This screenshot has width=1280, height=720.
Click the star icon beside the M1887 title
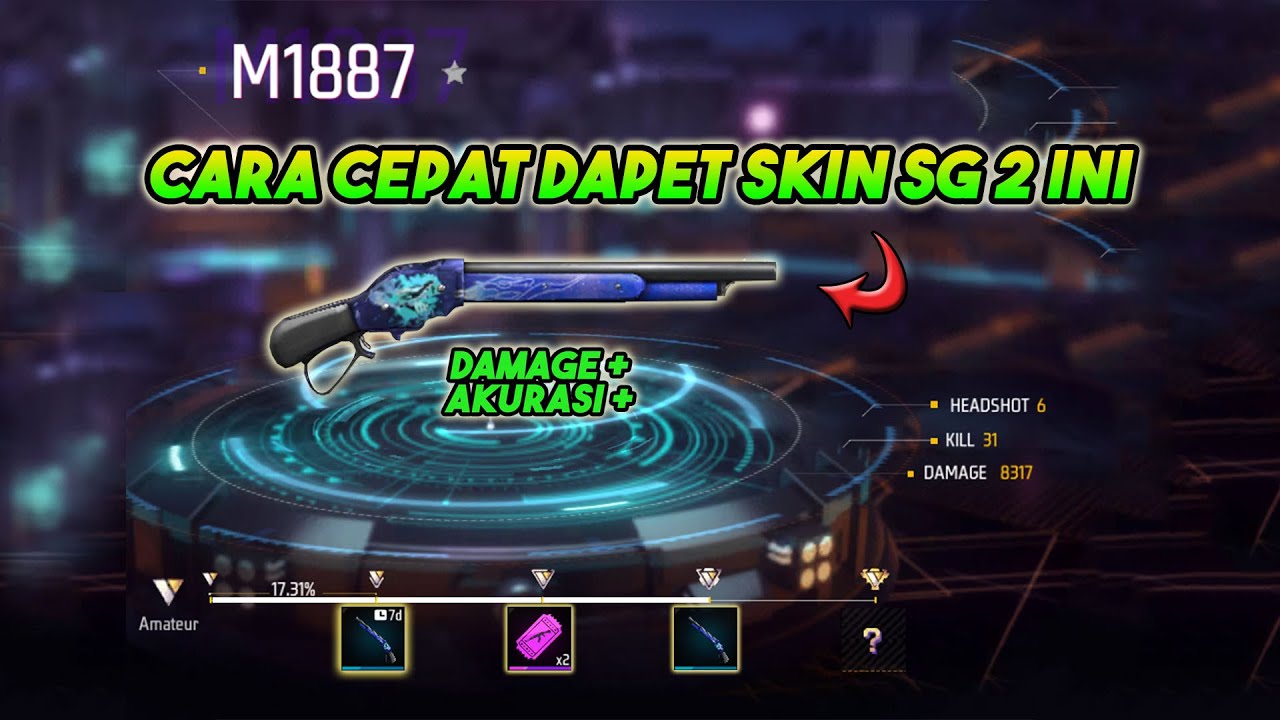click(456, 71)
